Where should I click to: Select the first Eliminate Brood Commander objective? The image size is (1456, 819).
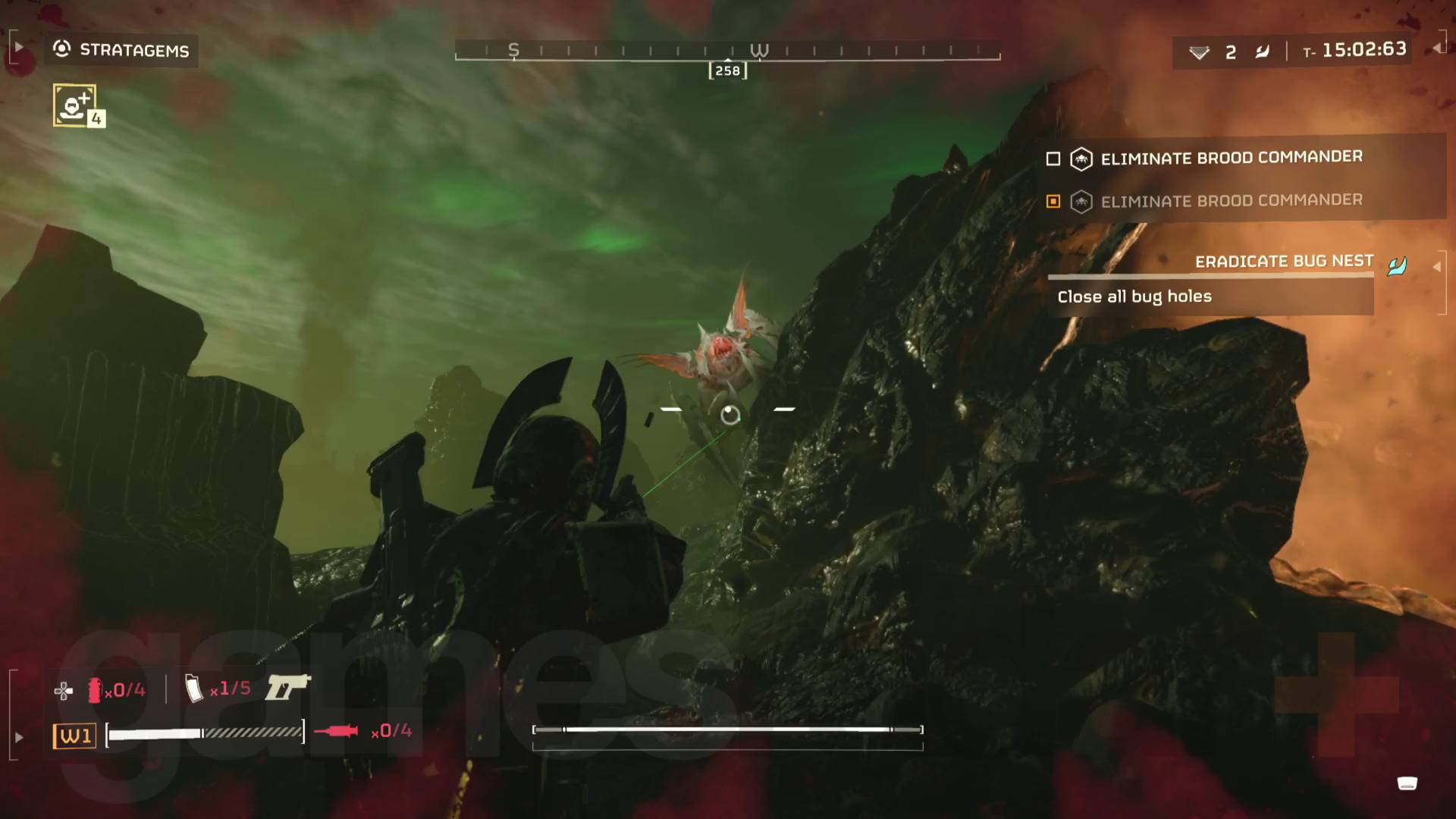tap(1230, 158)
